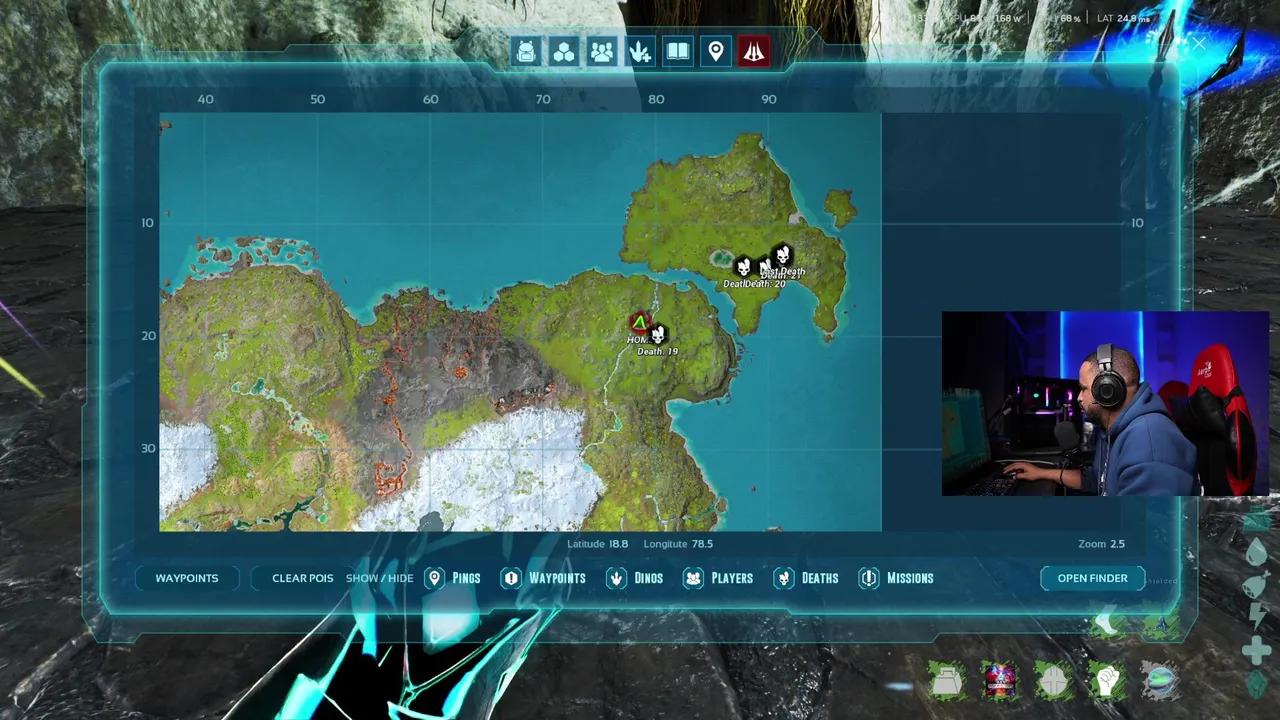Screen dimensions: 1280x720
Task: Click the red obelisk tribute icon
Action: click(754, 51)
